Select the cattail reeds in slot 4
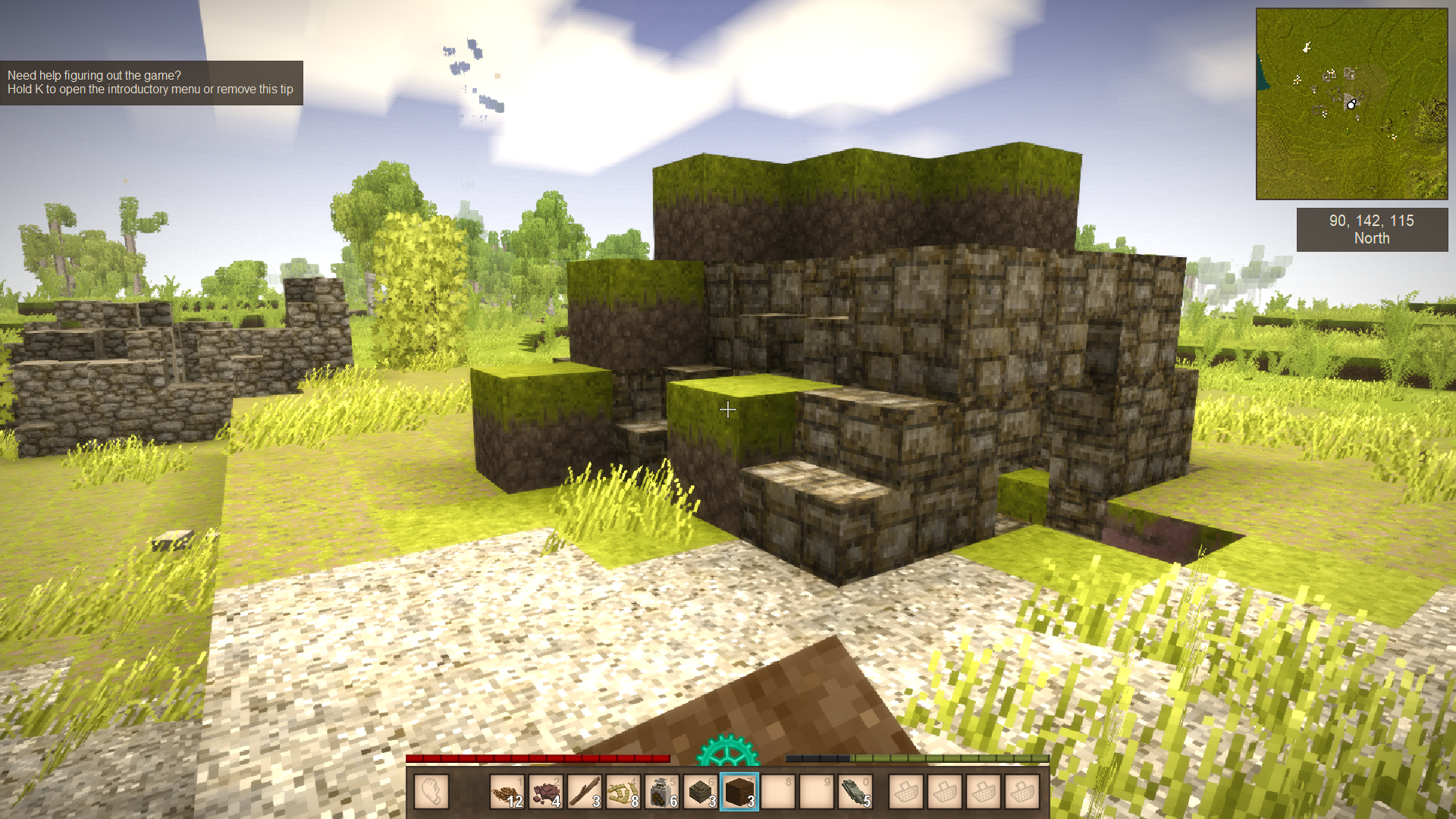The height and width of the screenshot is (819, 1456). click(623, 792)
